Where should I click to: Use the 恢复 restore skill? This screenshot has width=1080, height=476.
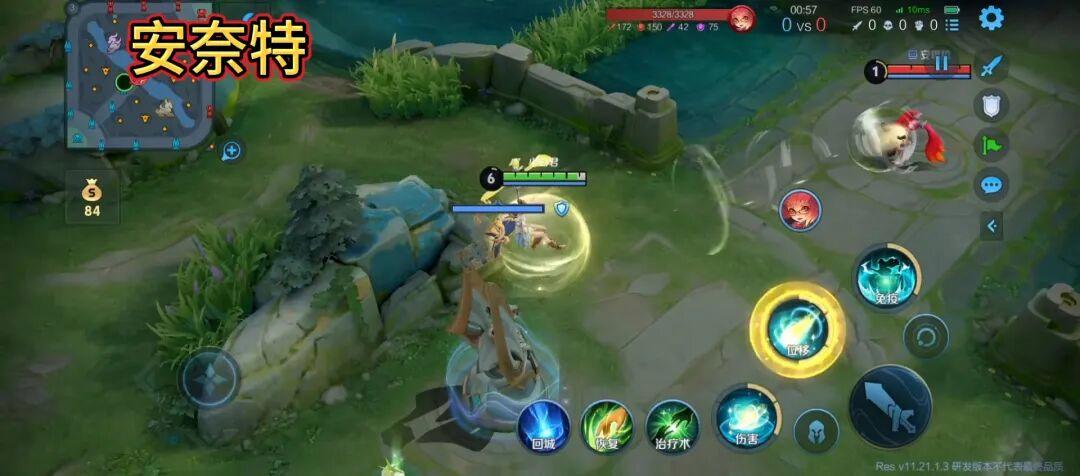click(x=607, y=425)
